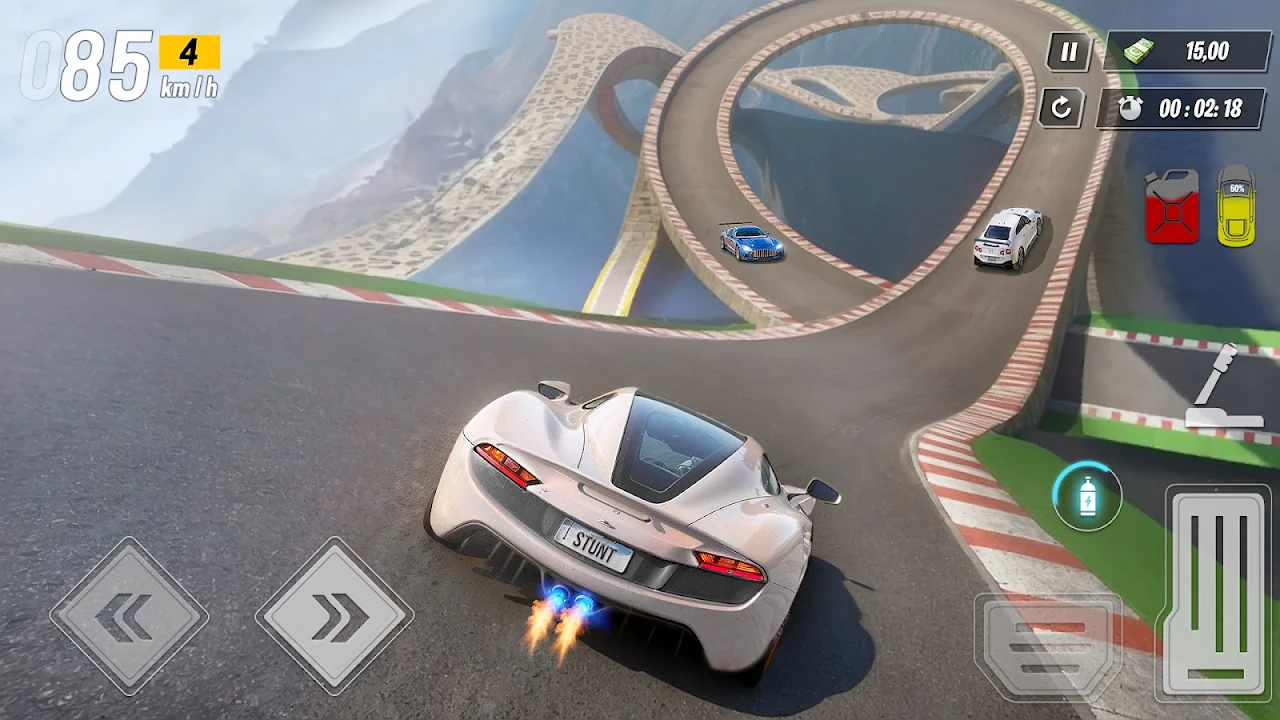Activate the nitro boost bottle
The width and height of the screenshot is (1280, 720).
coord(1087,496)
